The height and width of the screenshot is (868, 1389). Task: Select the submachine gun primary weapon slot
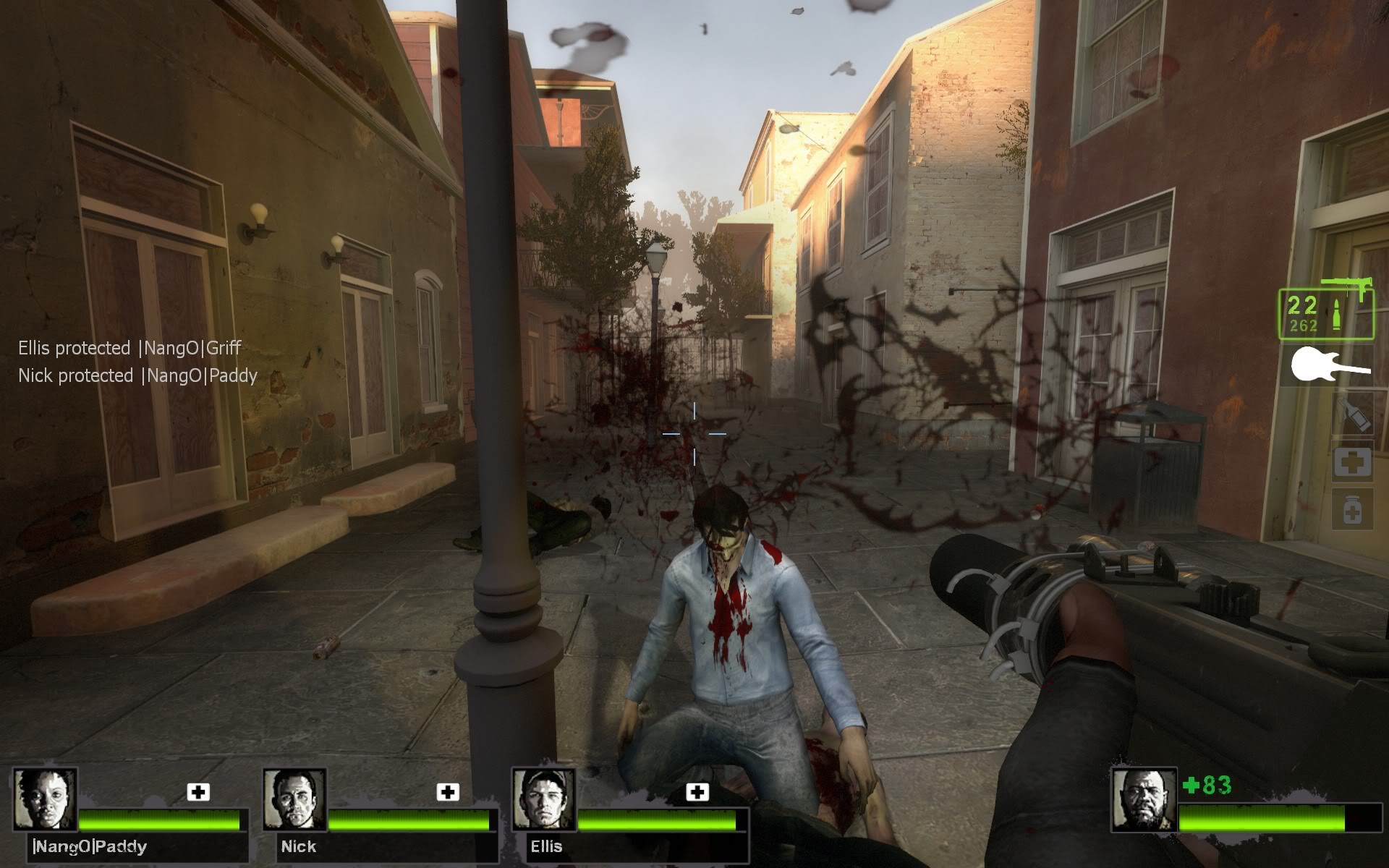click(x=1325, y=312)
